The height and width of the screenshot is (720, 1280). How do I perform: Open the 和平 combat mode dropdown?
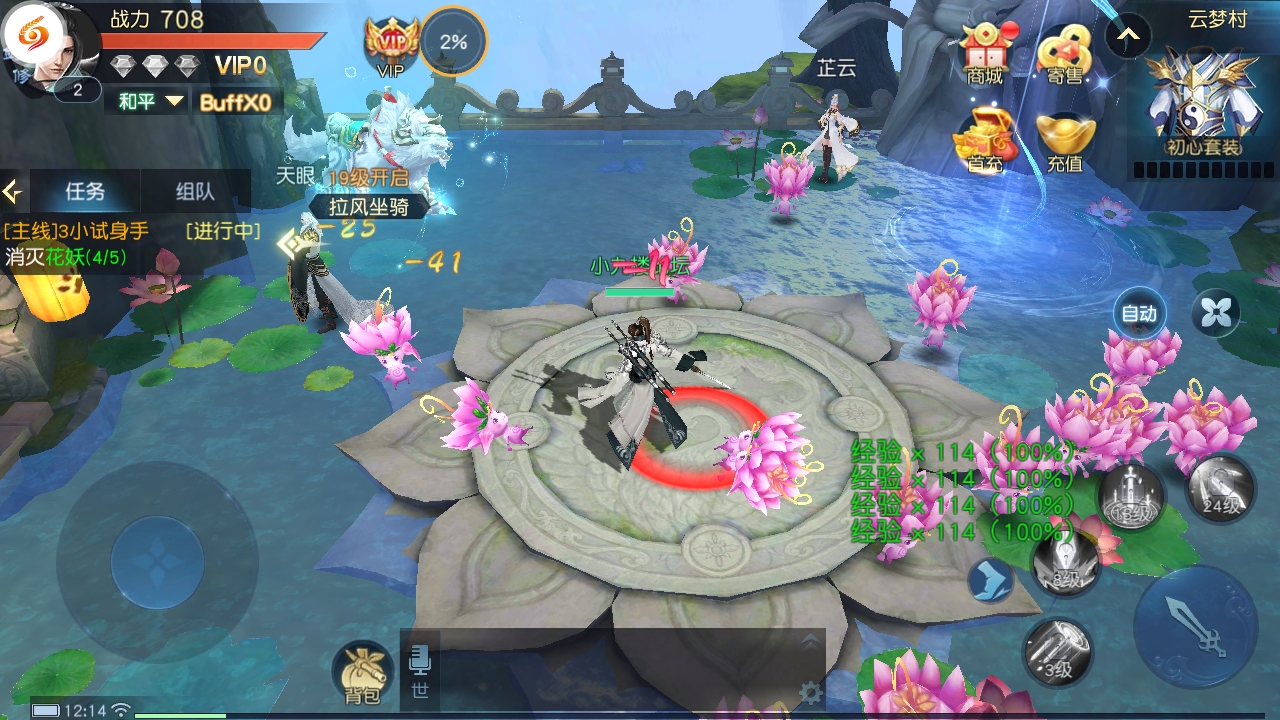(151, 101)
